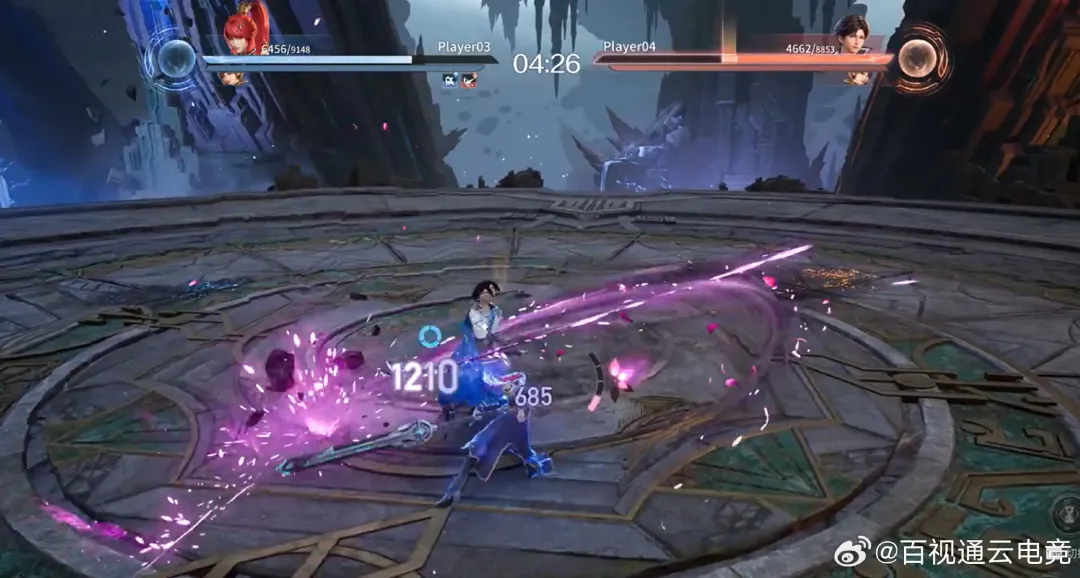Inspect the red buff icon under Player03
1080x578 pixels.
coord(469,80)
